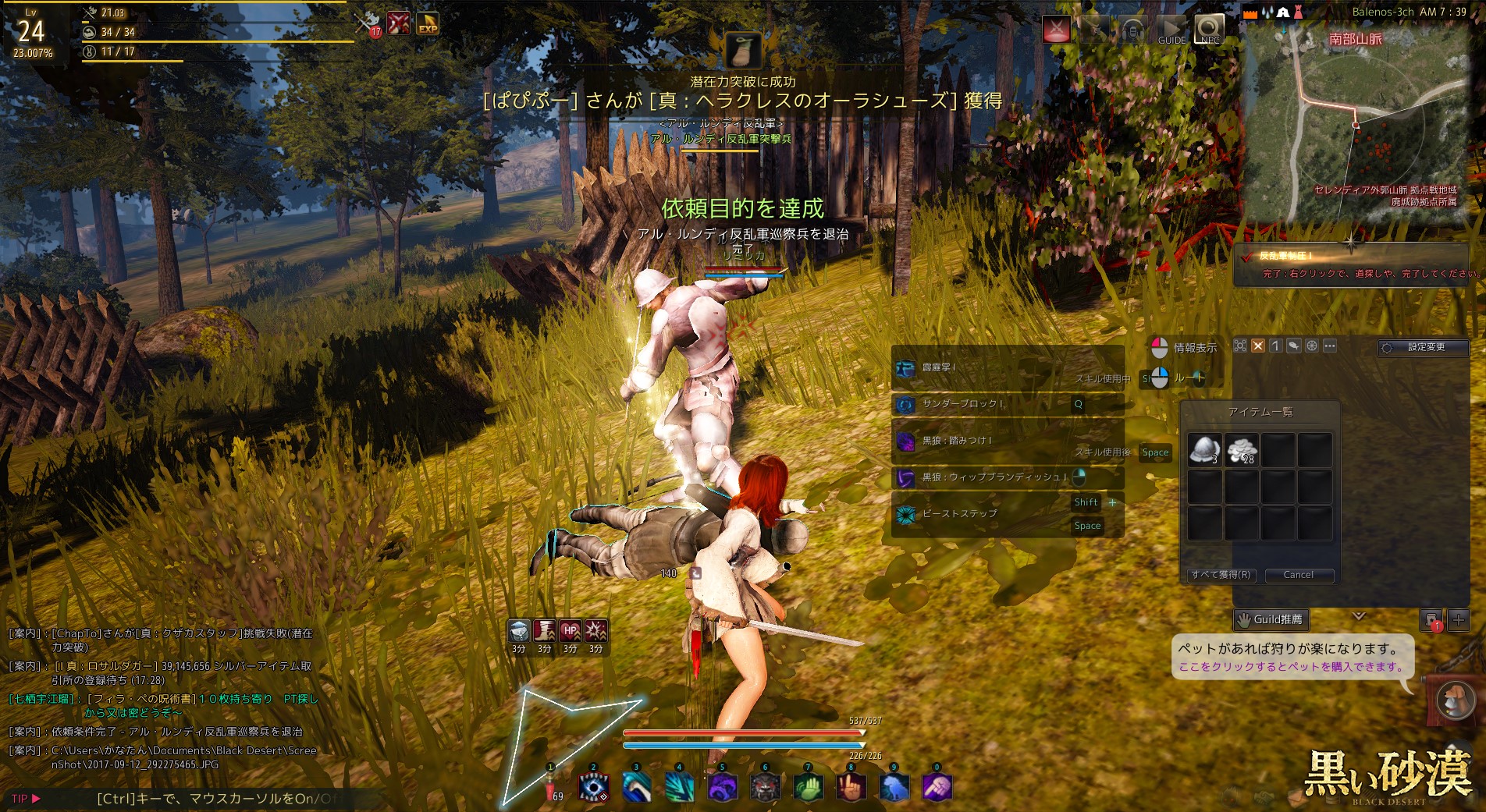
Task: Activate the green hand skill in slot 7
Action: click(808, 788)
